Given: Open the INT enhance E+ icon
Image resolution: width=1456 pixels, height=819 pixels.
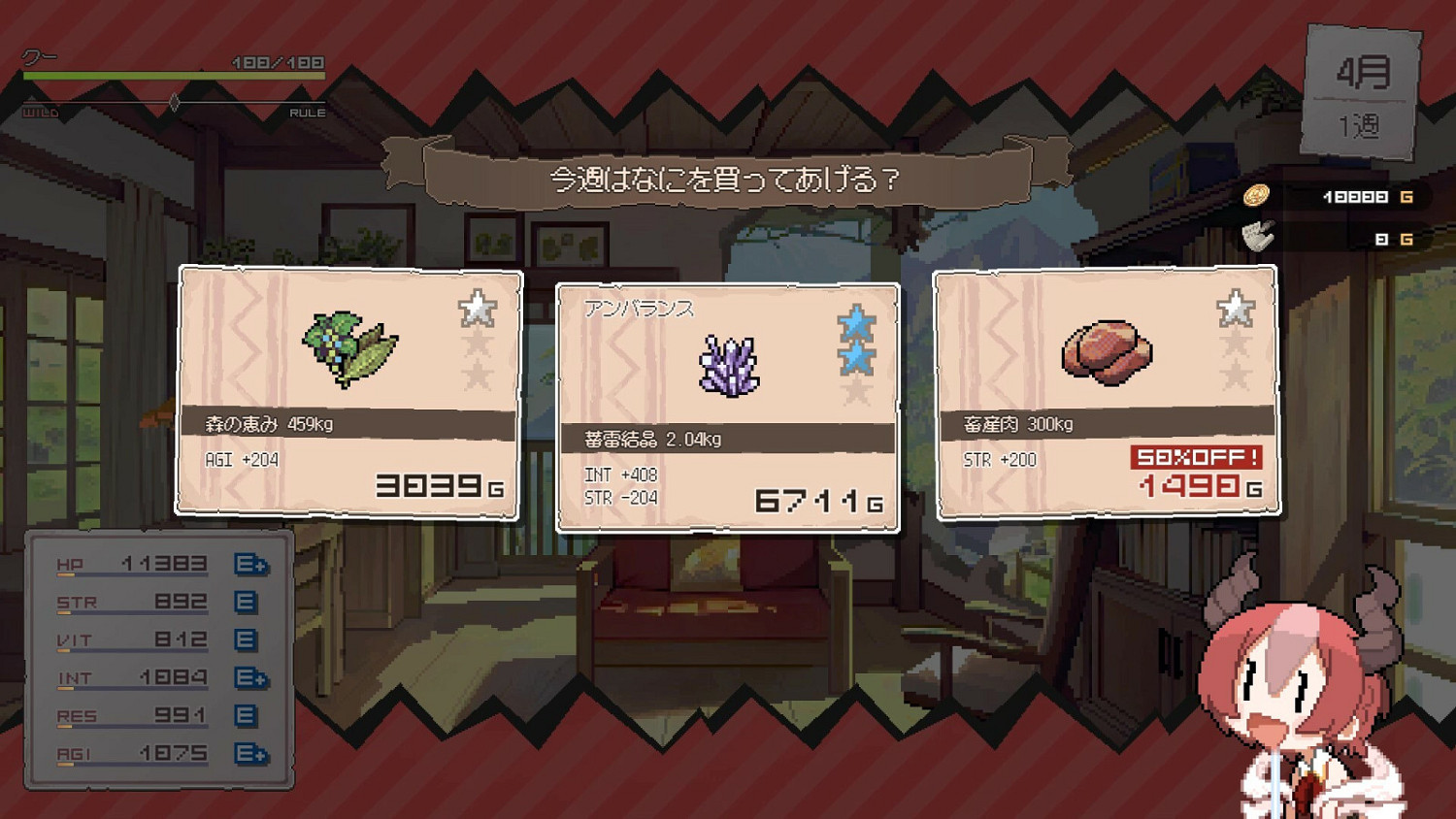Looking at the screenshot, I should point(248,677).
